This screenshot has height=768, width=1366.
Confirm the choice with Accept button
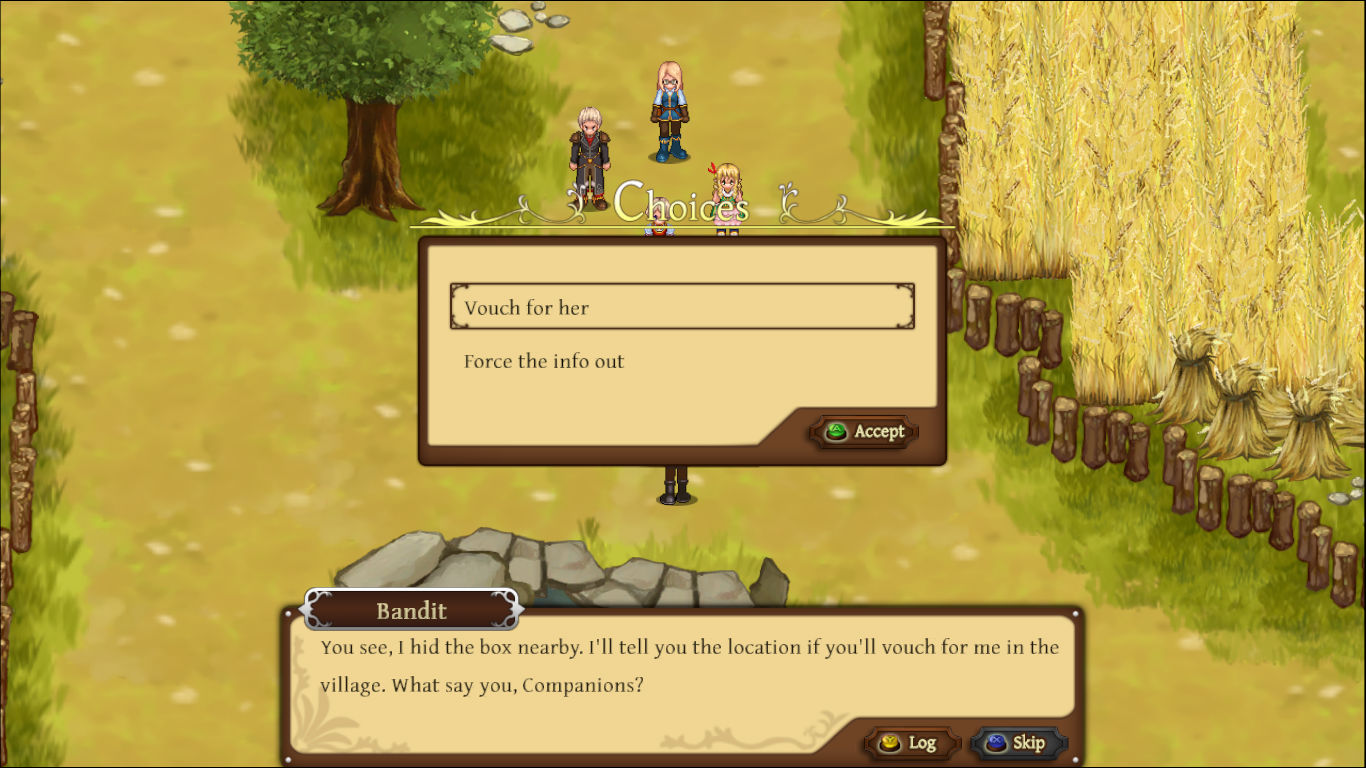[x=864, y=432]
